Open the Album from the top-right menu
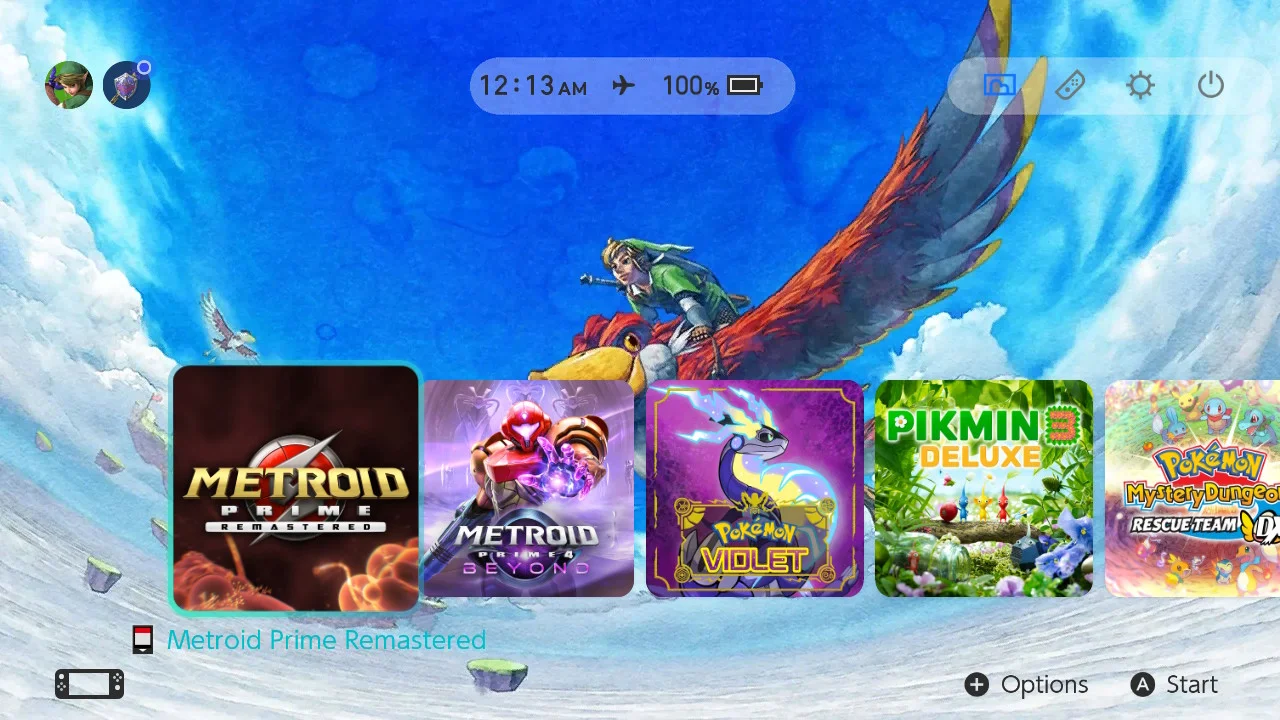 [x=1001, y=85]
